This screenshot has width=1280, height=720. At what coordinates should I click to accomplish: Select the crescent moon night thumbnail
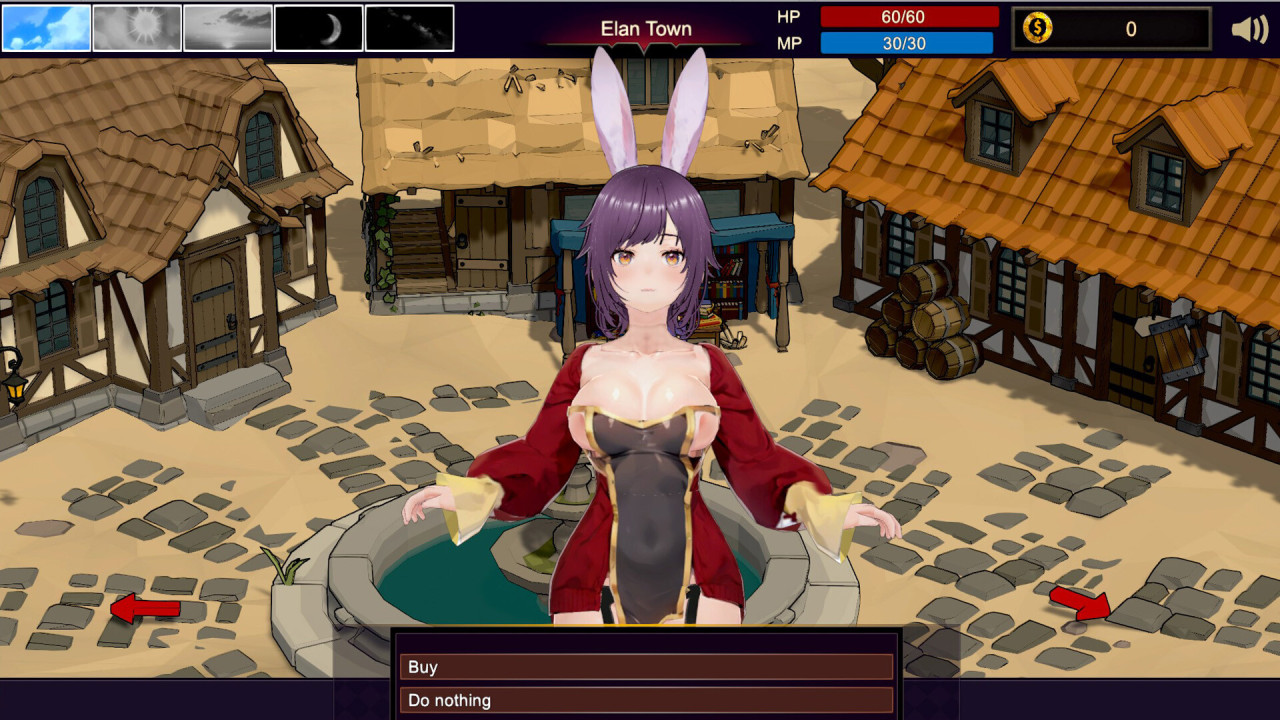tap(319, 28)
